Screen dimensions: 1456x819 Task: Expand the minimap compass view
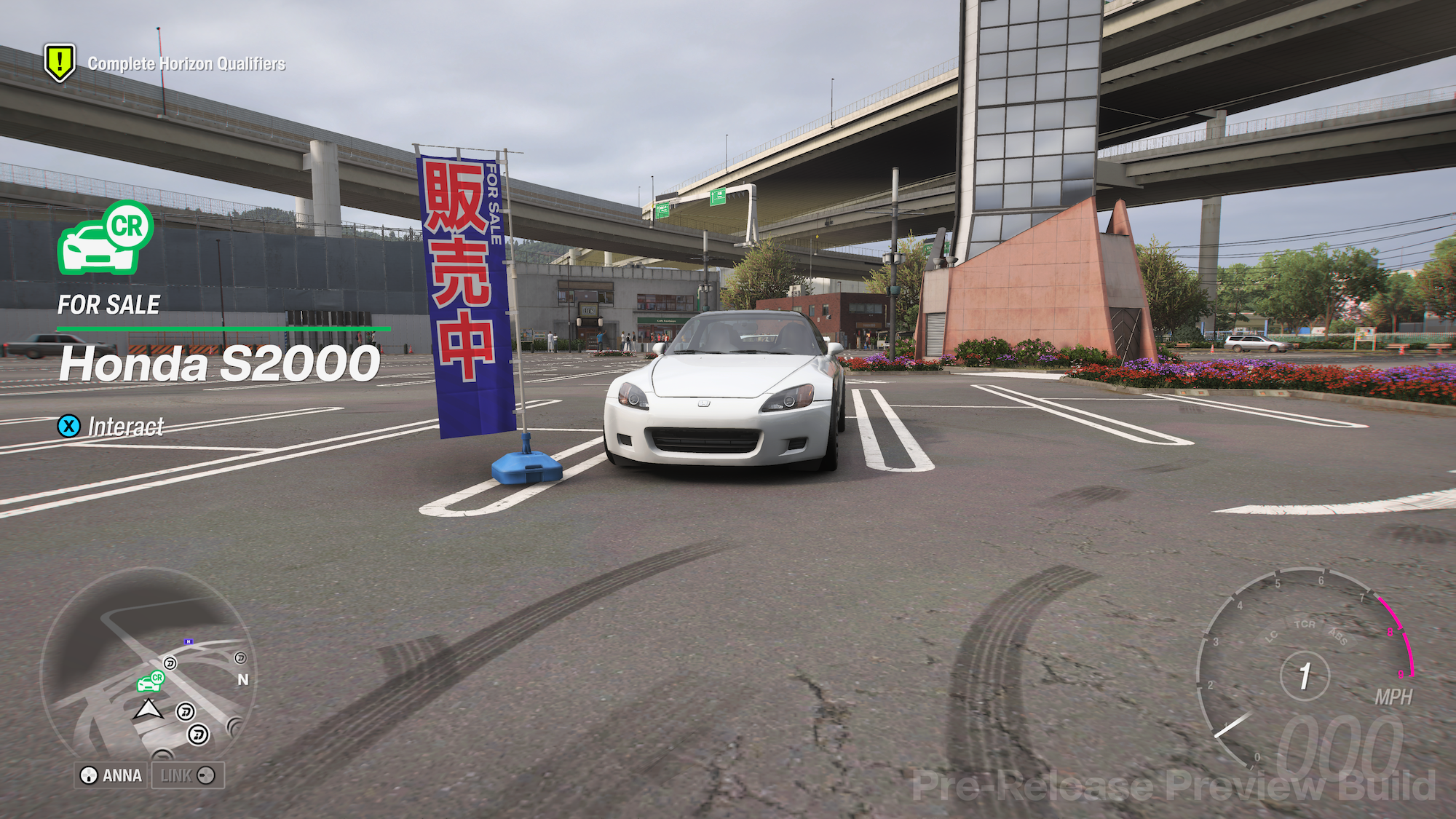click(242, 678)
